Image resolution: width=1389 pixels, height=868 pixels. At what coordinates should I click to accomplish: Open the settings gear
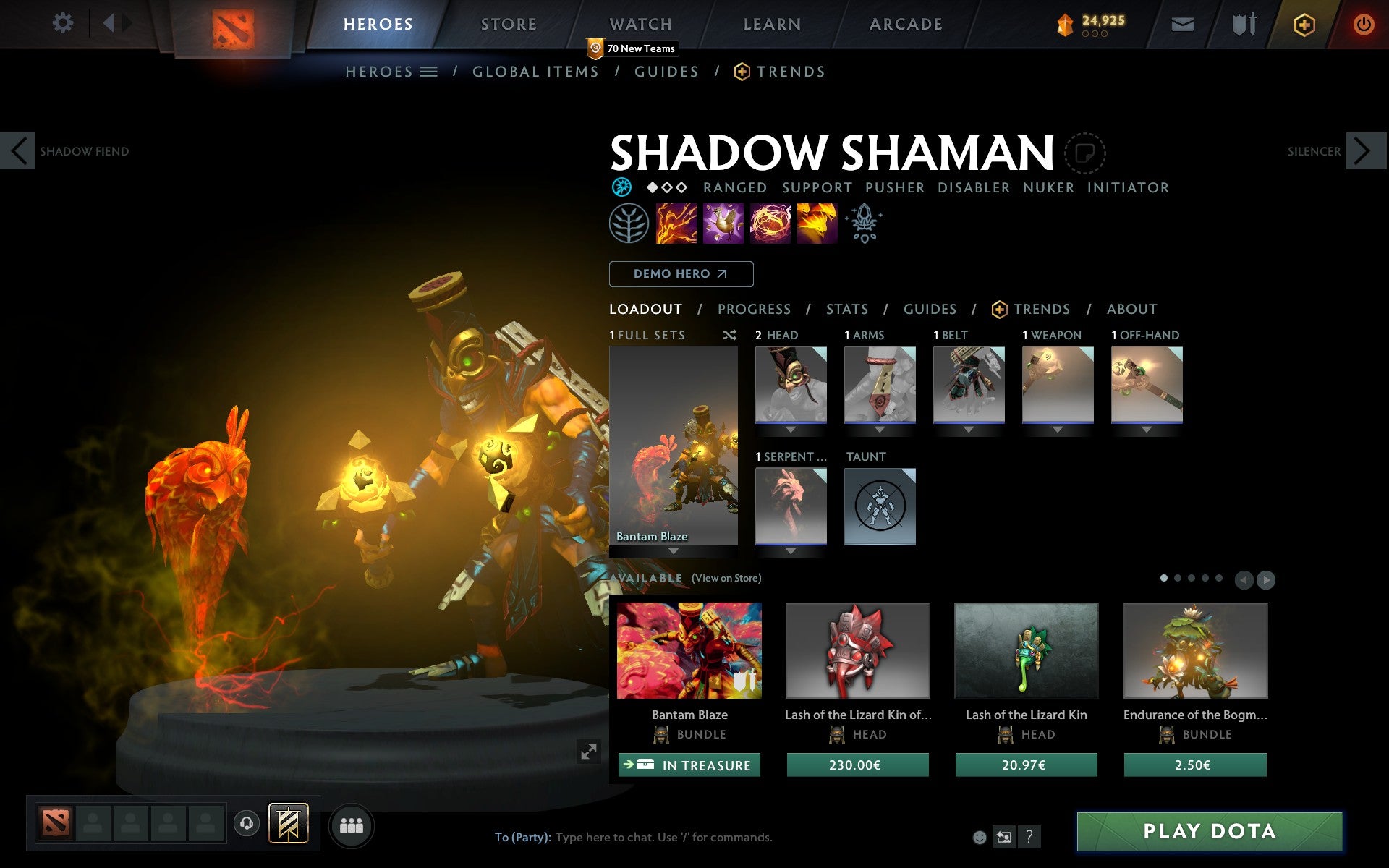click(x=64, y=23)
